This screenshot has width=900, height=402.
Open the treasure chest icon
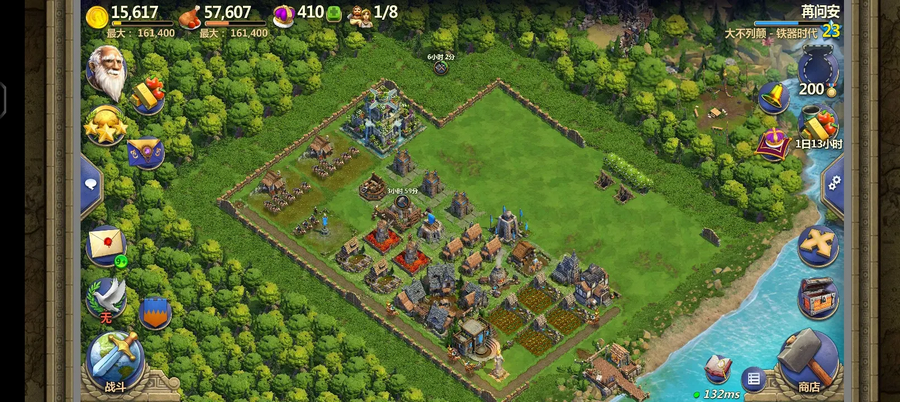[x=818, y=297]
